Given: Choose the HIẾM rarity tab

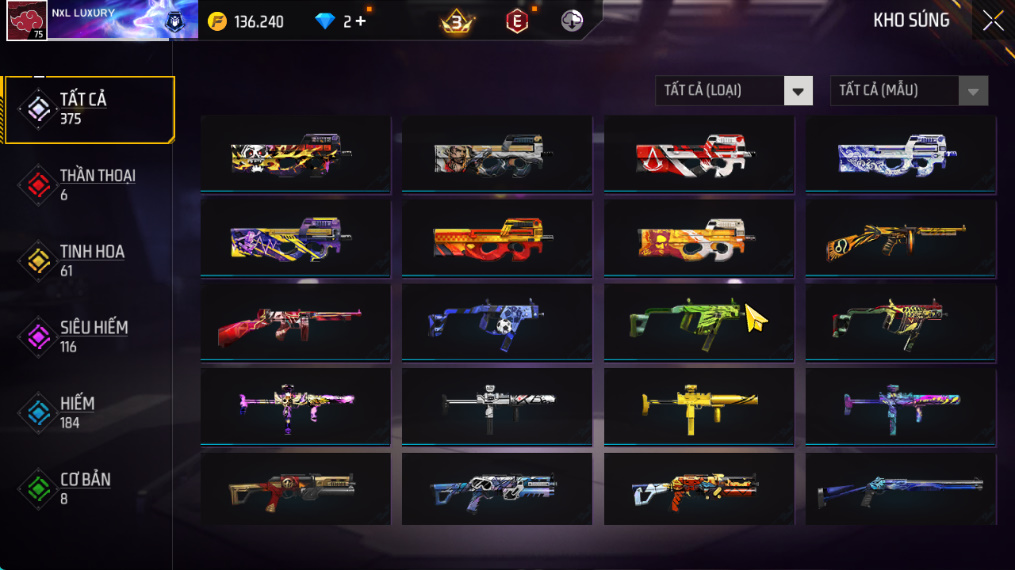Looking at the screenshot, I should pos(88,412).
